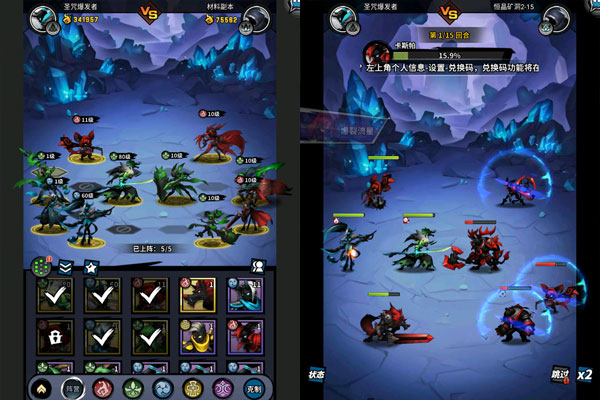The image size is (600, 400).
Task: Select the purple moon faction filter
Action: (x=222, y=388)
